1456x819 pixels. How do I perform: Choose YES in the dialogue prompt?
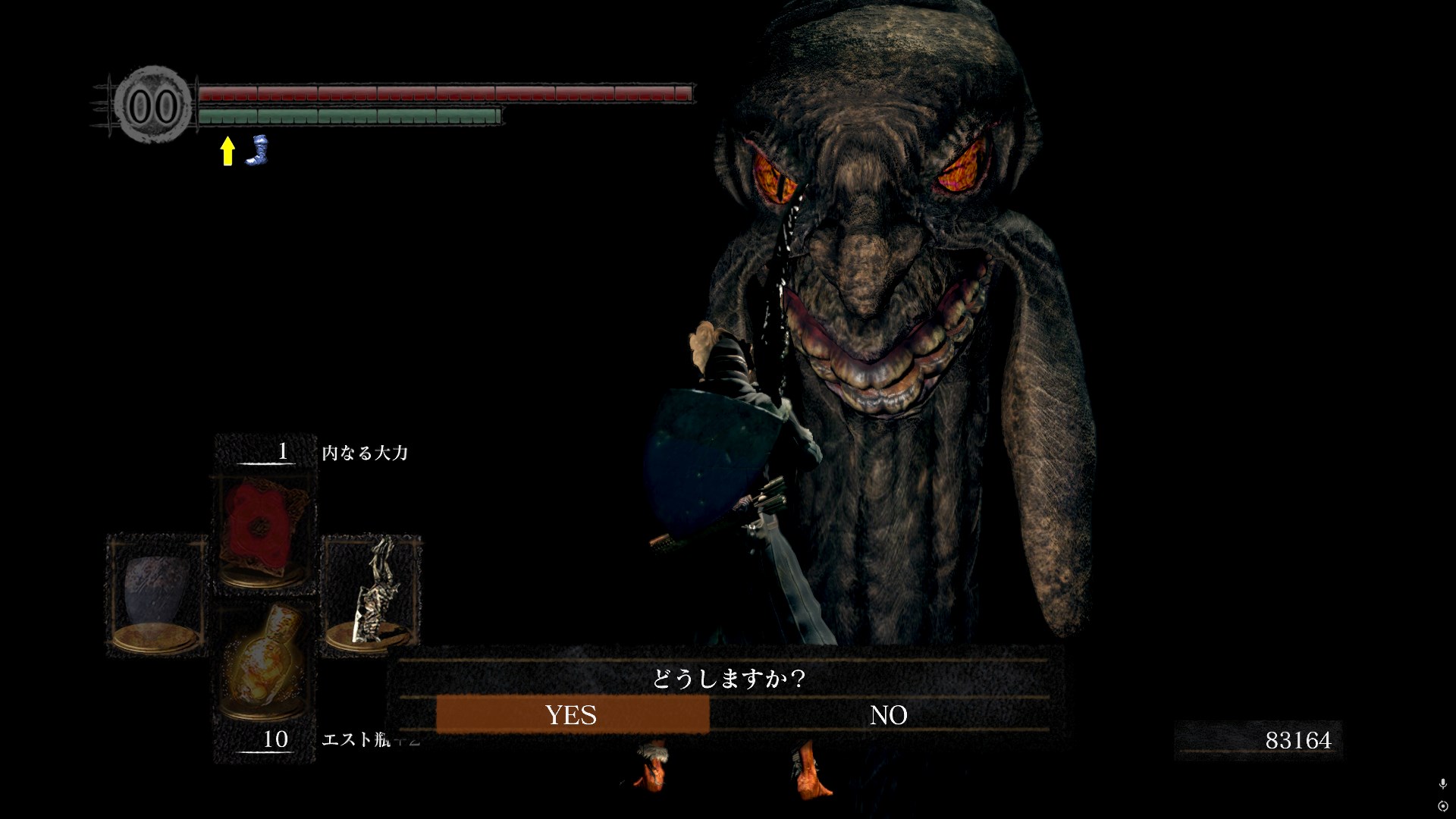(572, 714)
